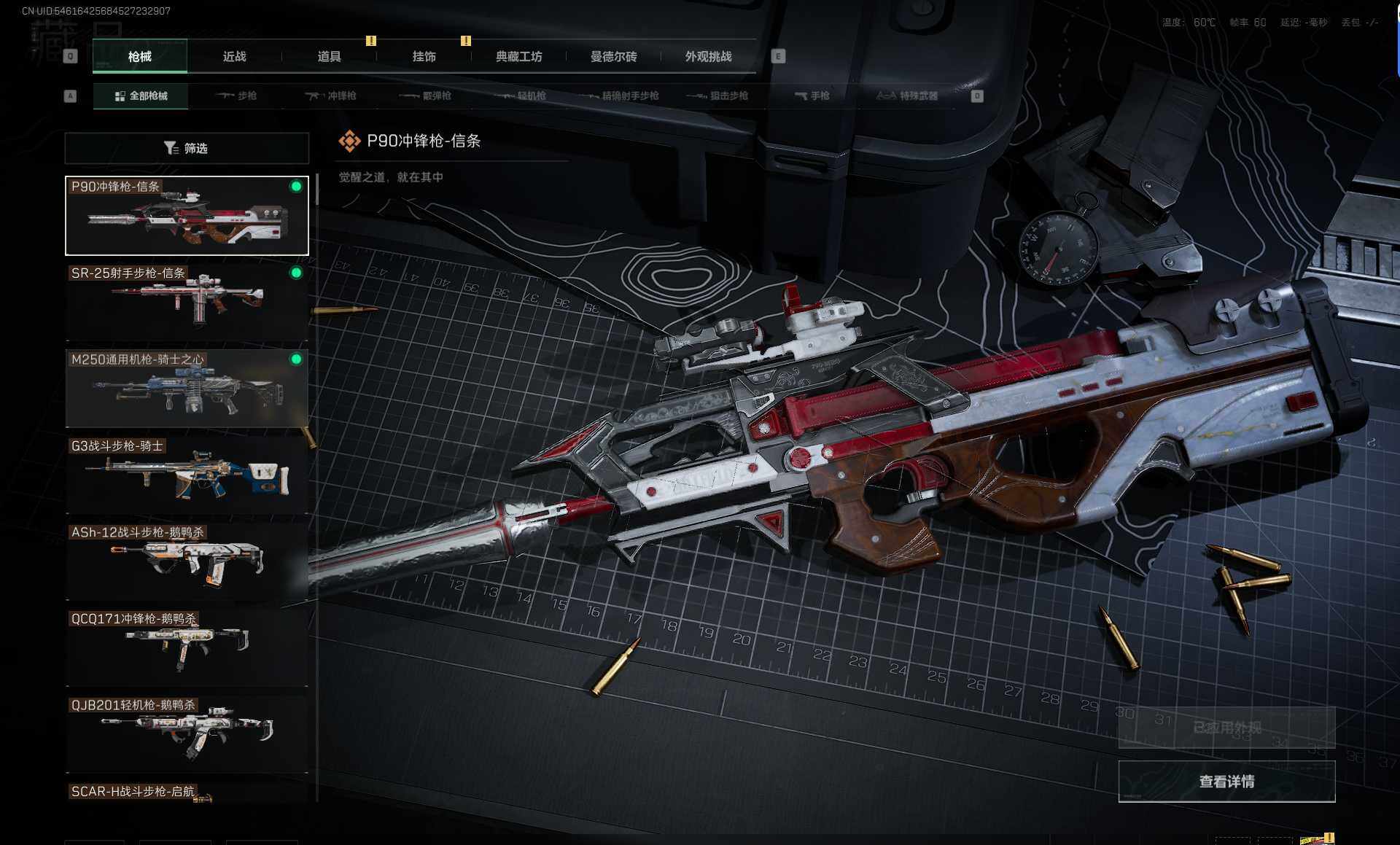The image size is (1400, 845).
Task: Switch to the 外观挑战 tab
Action: click(x=708, y=57)
